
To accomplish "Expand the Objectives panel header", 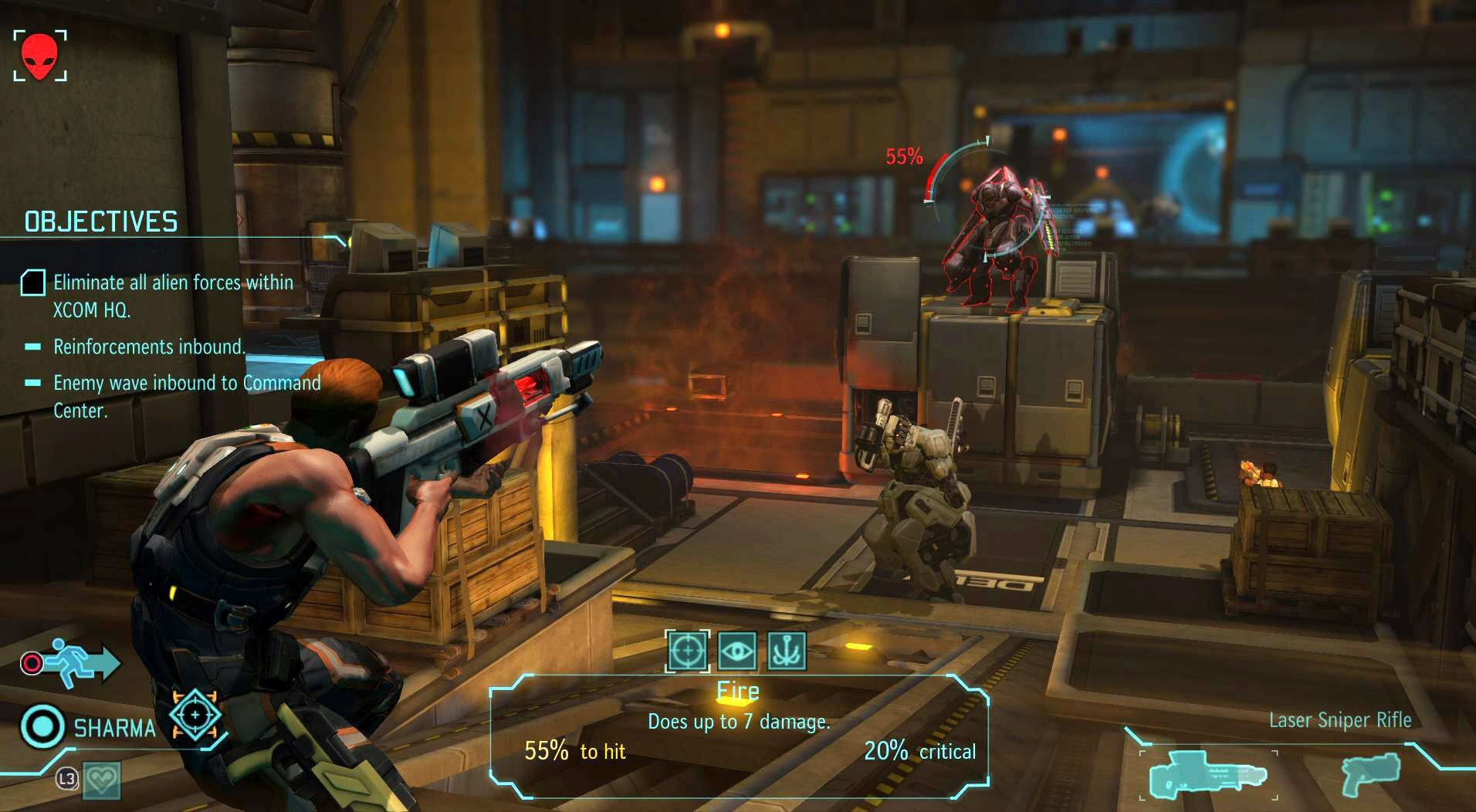I will click(x=100, y=222).
